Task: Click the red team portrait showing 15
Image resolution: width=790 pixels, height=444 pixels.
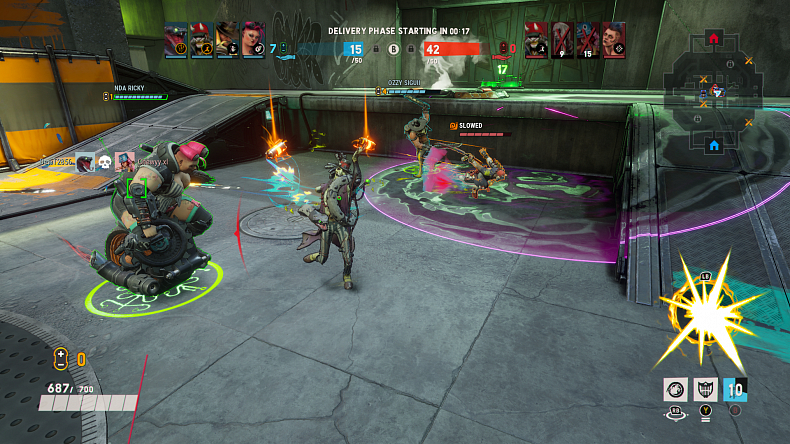Action: pos(588,40)
